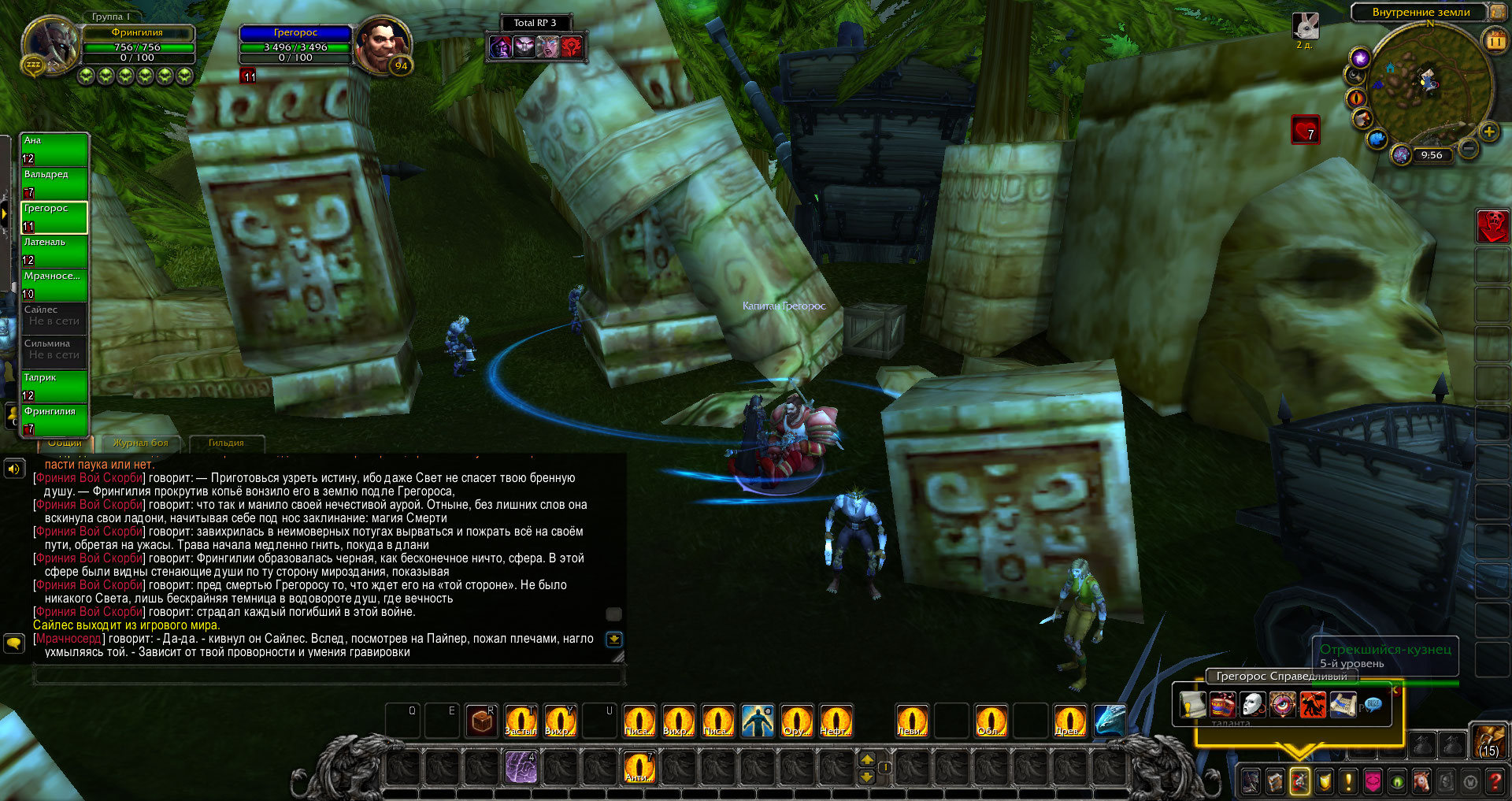Click the rabbit buff icon
1512x801 pixels.
coord(1305,26)
